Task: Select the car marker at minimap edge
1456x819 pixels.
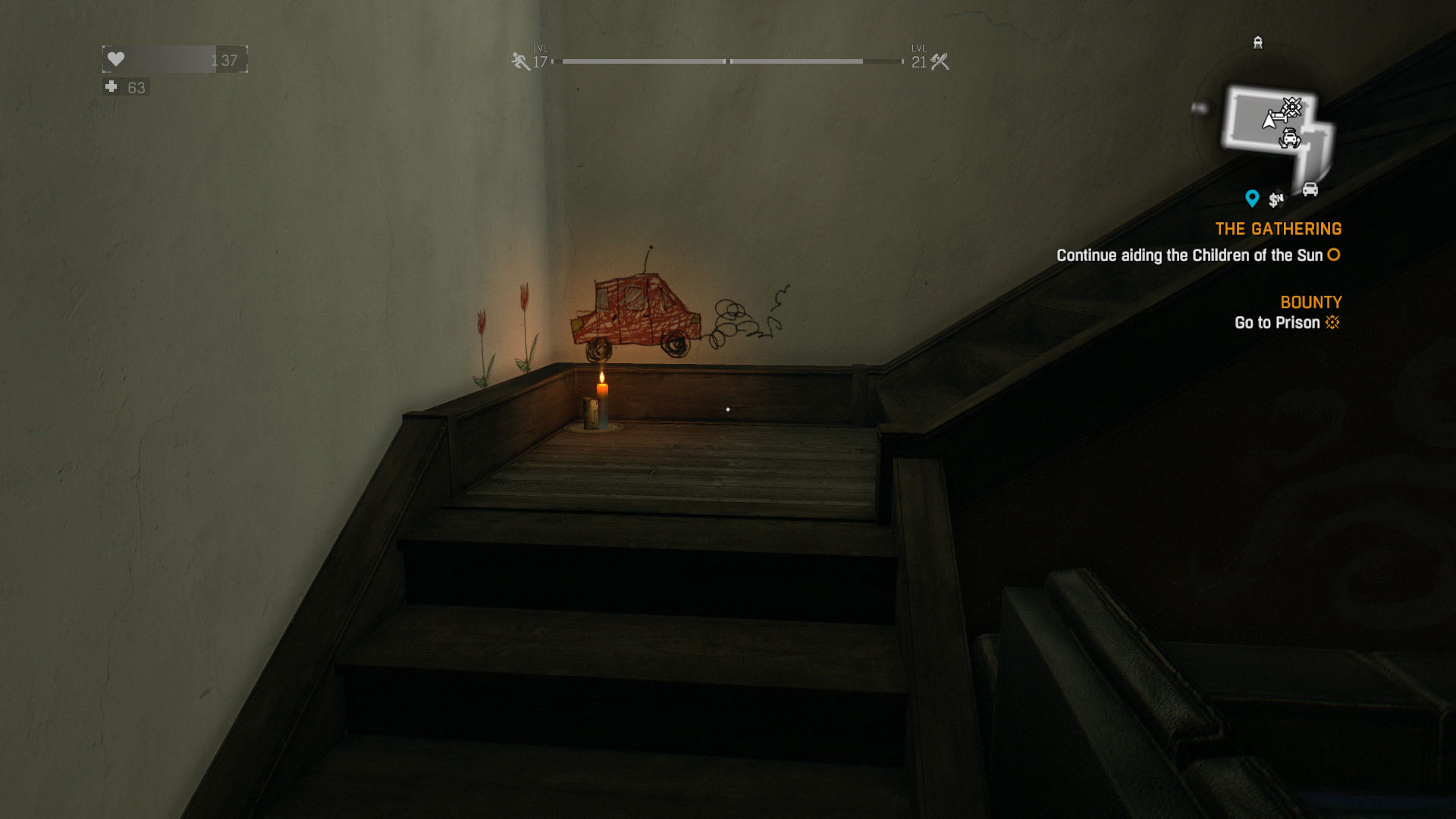Action: 1310,189
